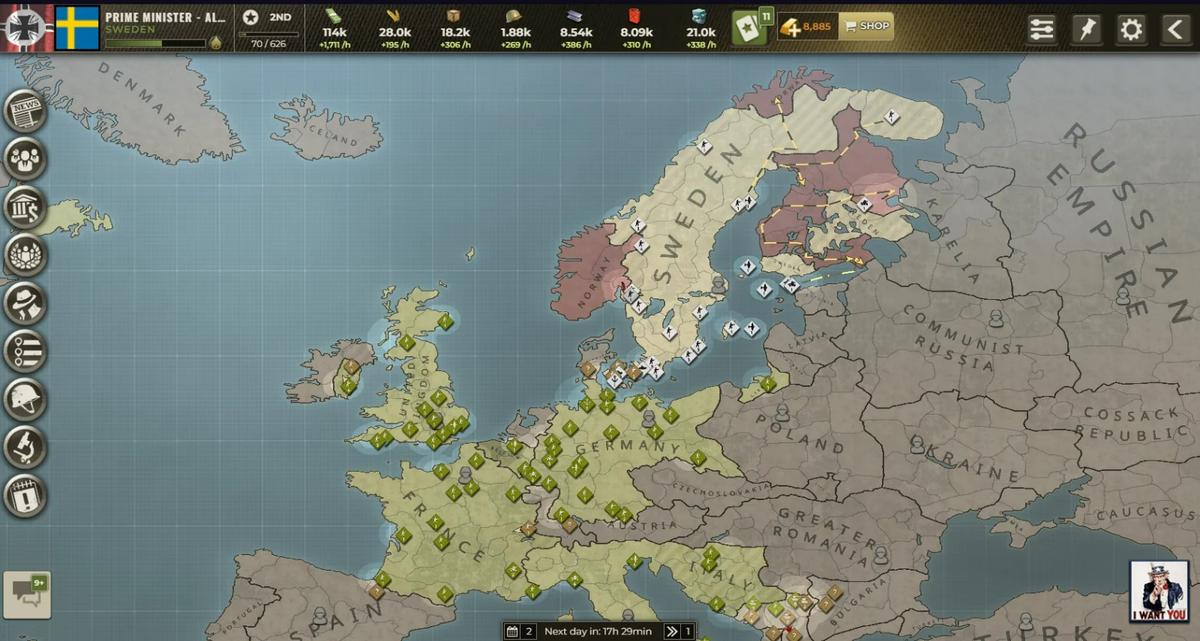The image size is (1200, 641).
Task: Select the Sweden flag player profile
Action: click(77, 28)
